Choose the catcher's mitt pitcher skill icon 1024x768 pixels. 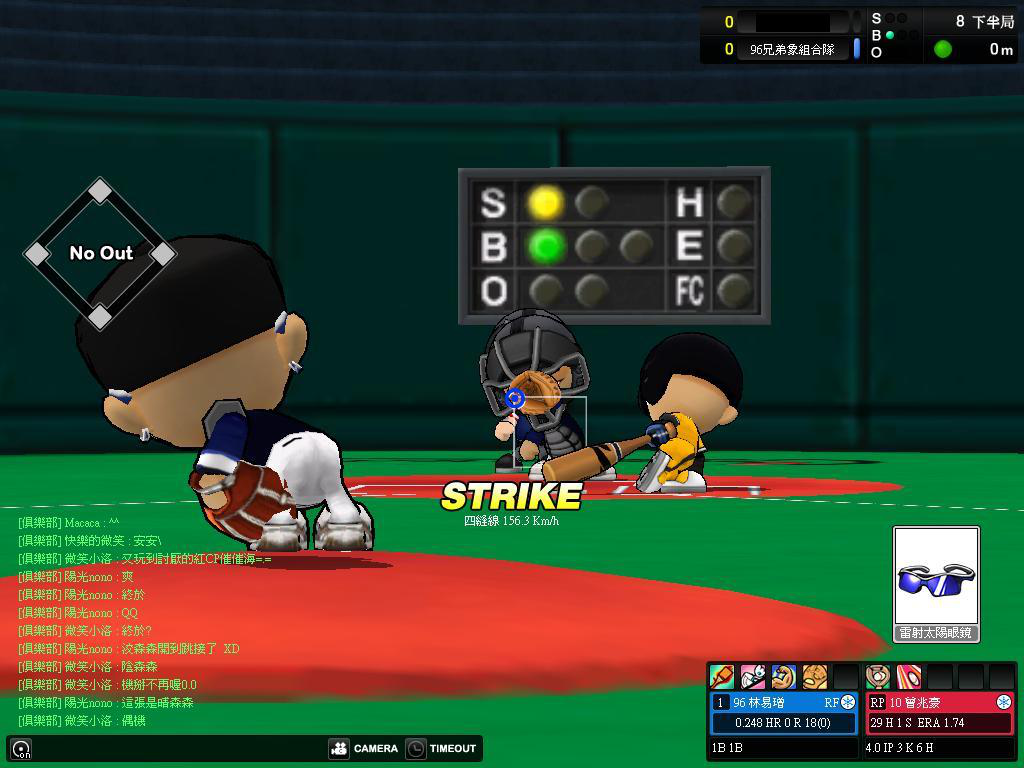coord(877,677)
